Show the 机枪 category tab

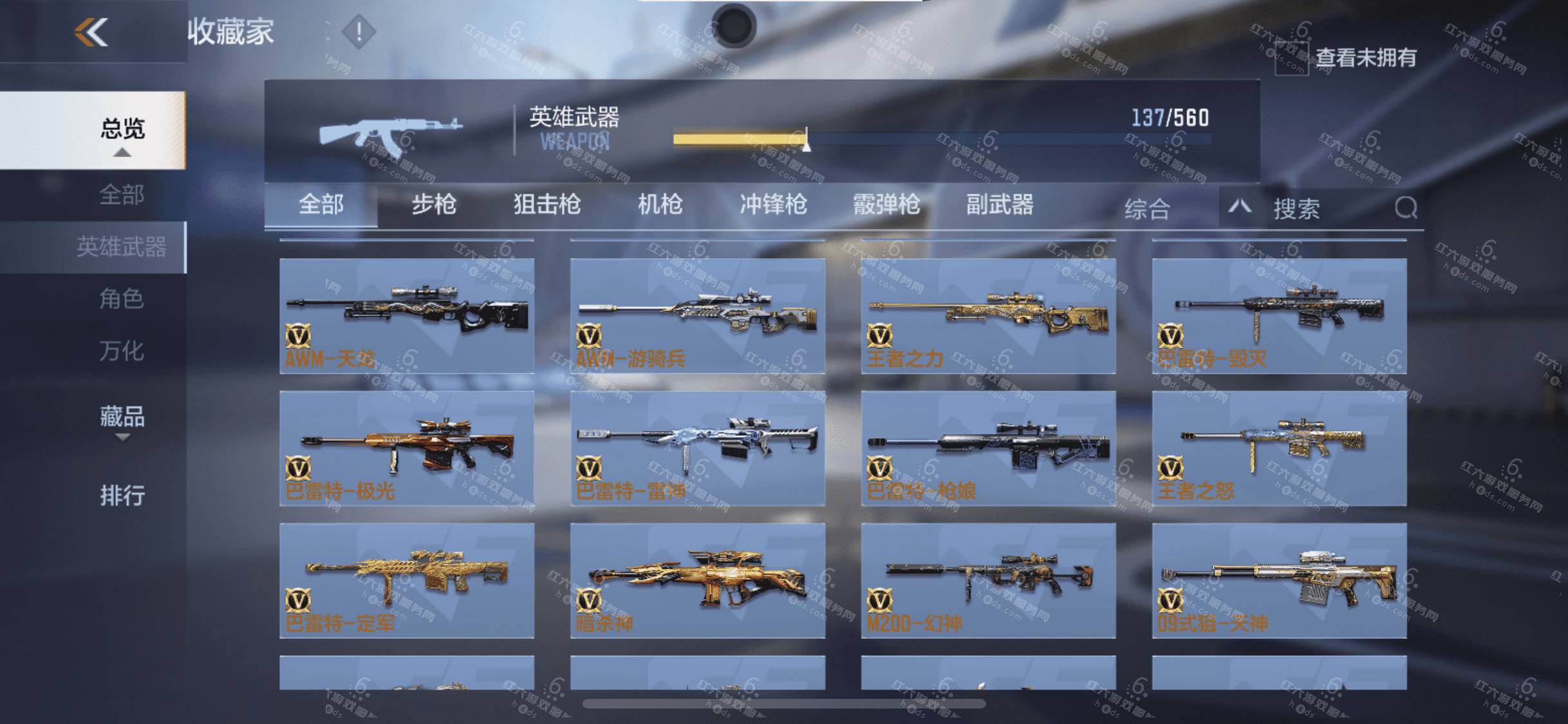click(x=660, y=205)
